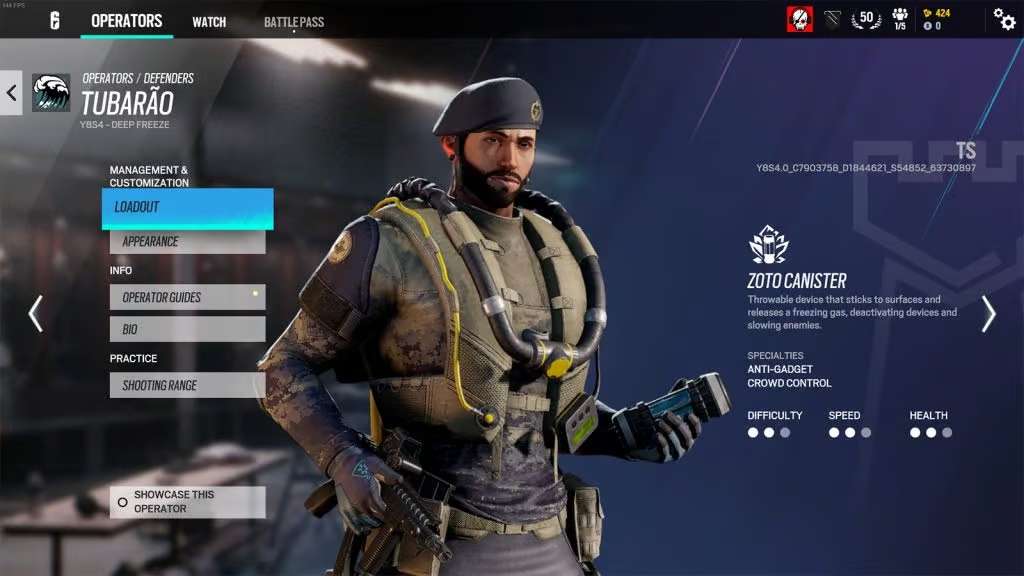Open the settings gear menu
The image size is (1024, 576).
[x=1004, y=19]
